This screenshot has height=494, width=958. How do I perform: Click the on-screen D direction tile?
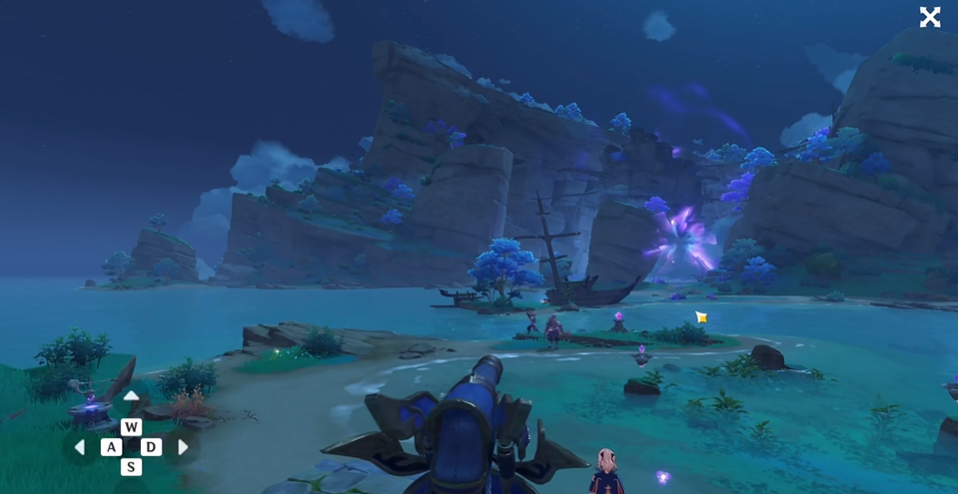click(151, 447)
